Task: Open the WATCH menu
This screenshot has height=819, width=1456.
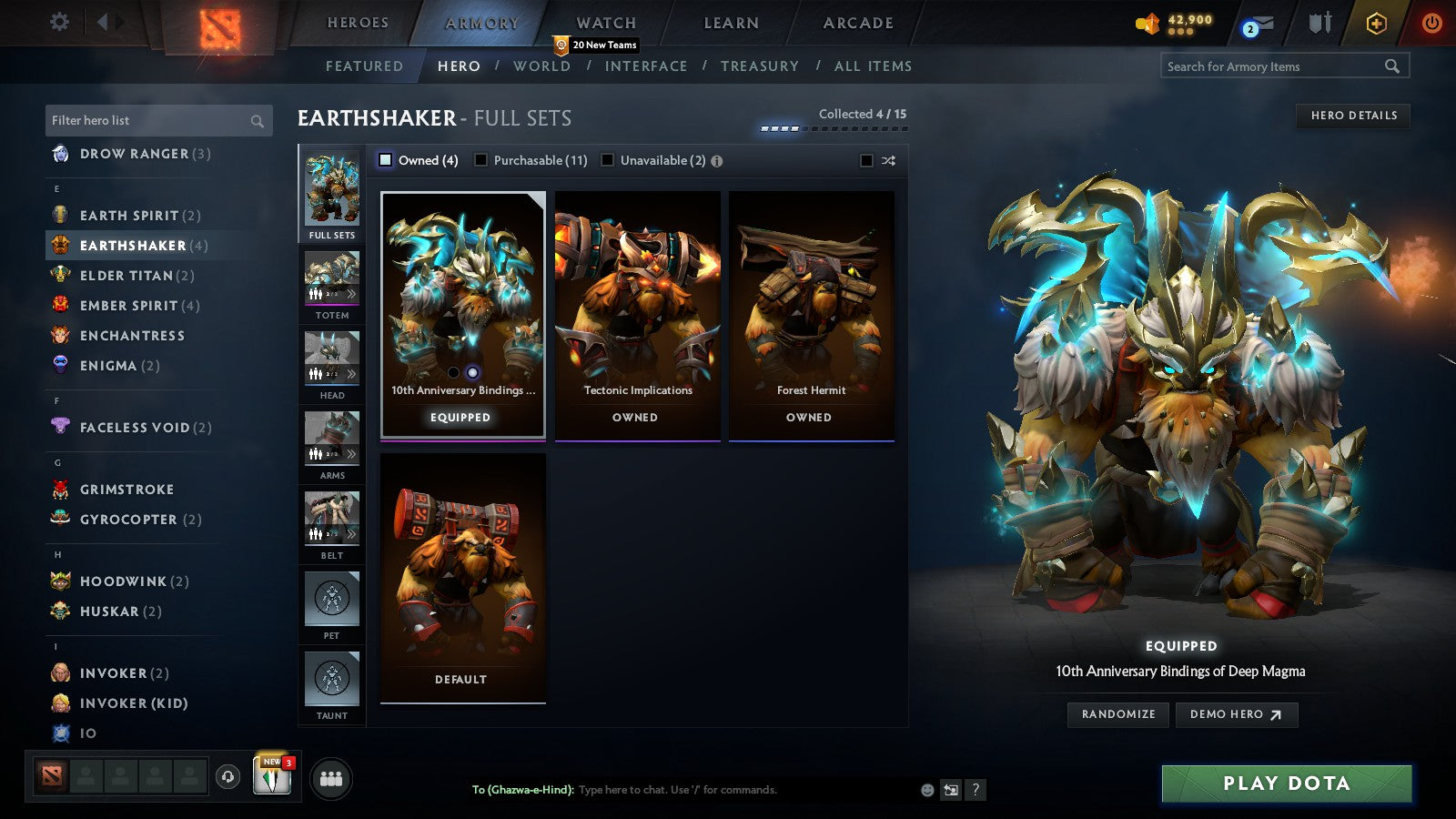Action: point(604,22)
